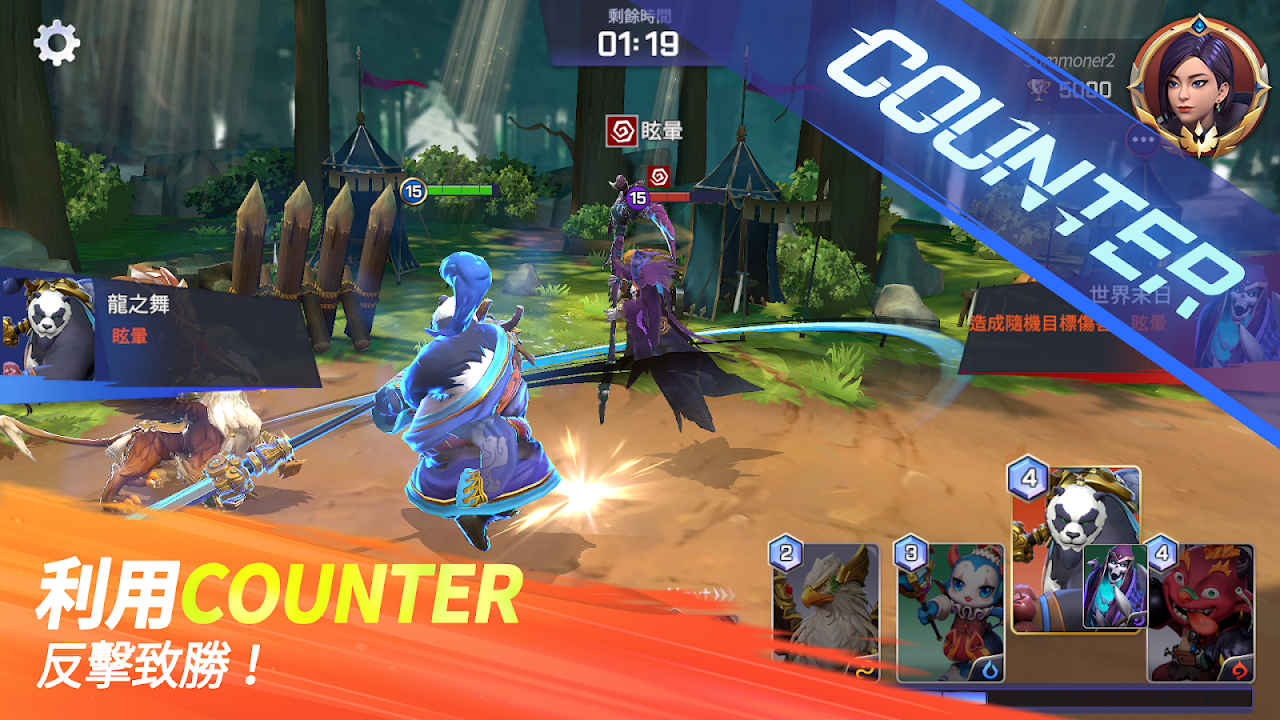Viewport: 1280px width, 720px height.
Task: Choose the blue-haired girl card costing 3
Action: pos(949,612)
